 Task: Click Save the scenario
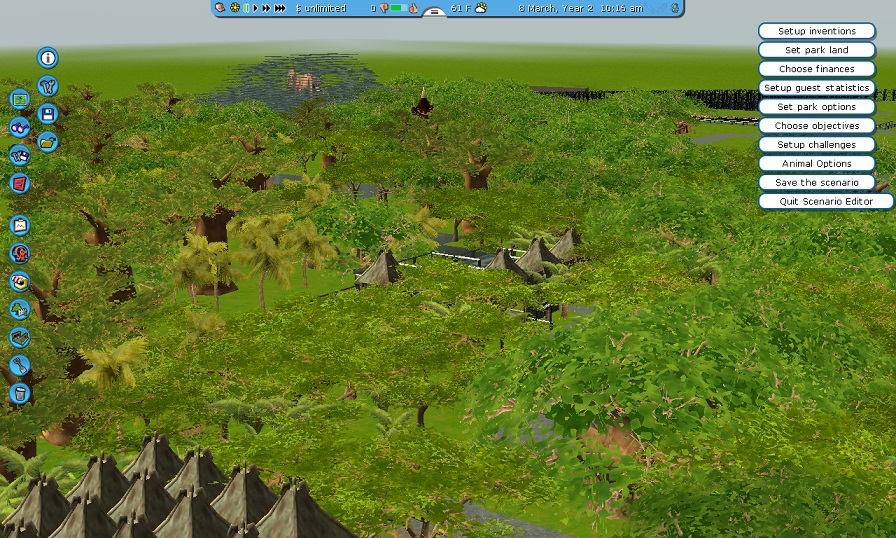[816, 183]
